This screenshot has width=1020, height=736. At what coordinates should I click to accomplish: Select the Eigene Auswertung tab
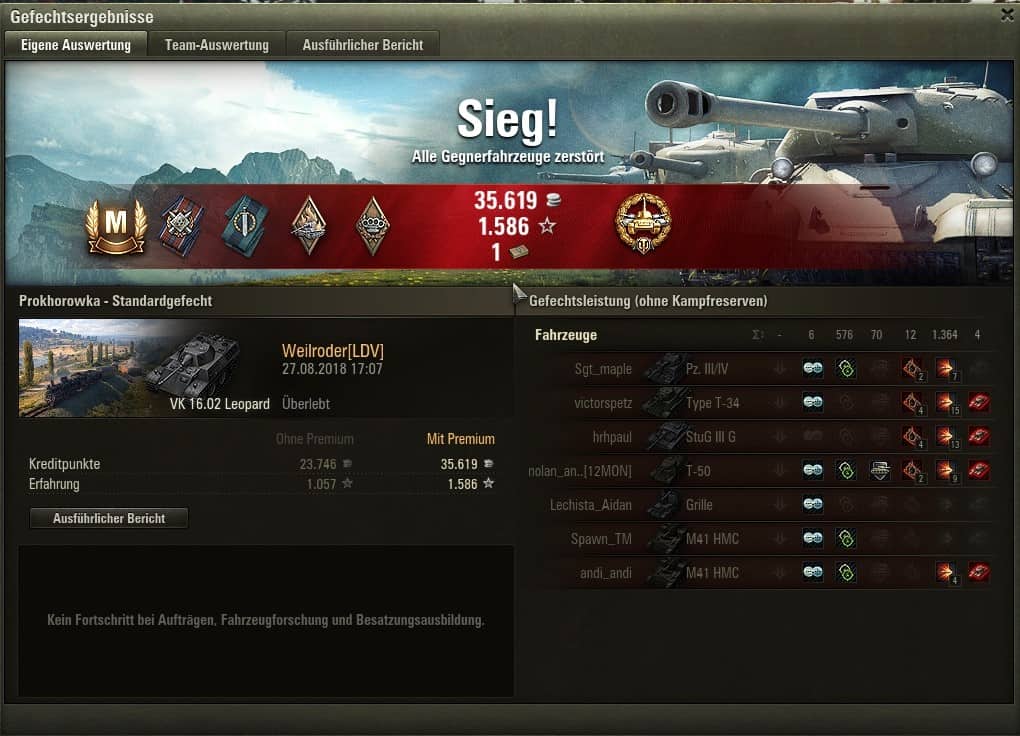pos(76,45)
